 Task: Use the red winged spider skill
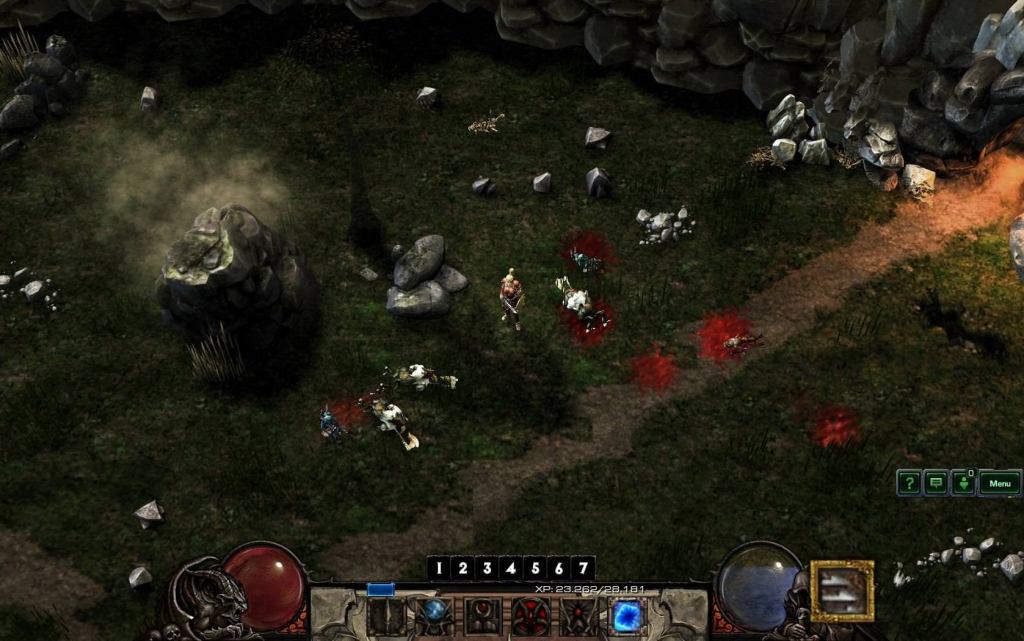578,616
